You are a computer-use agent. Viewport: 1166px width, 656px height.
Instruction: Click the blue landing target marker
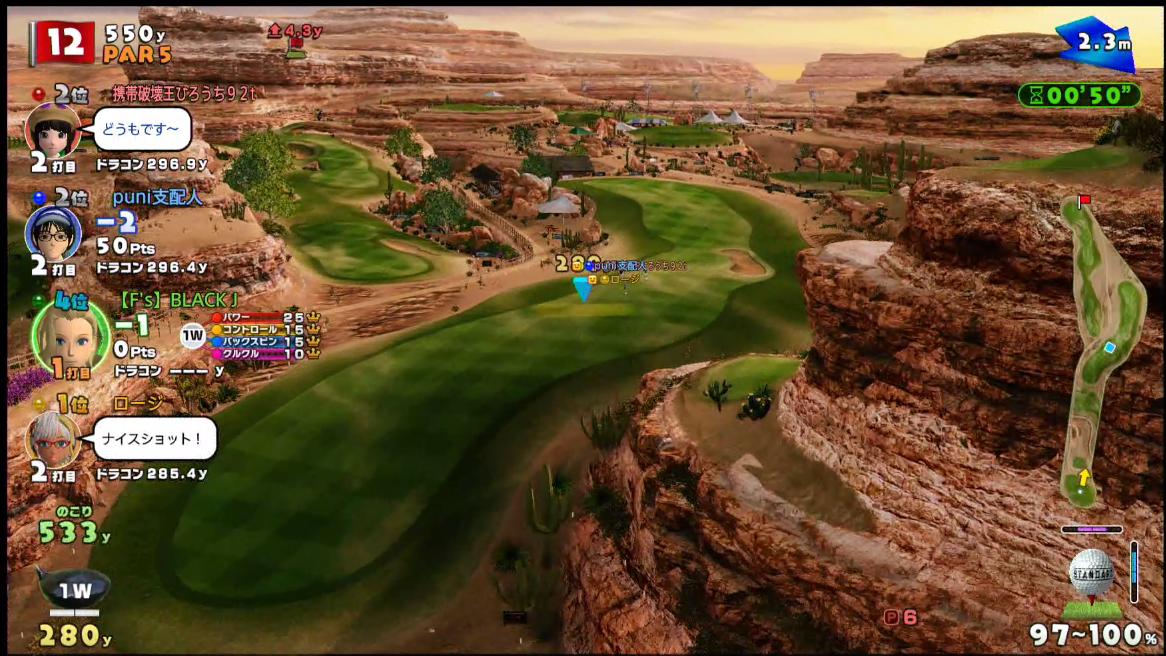[x=582, y=288]
